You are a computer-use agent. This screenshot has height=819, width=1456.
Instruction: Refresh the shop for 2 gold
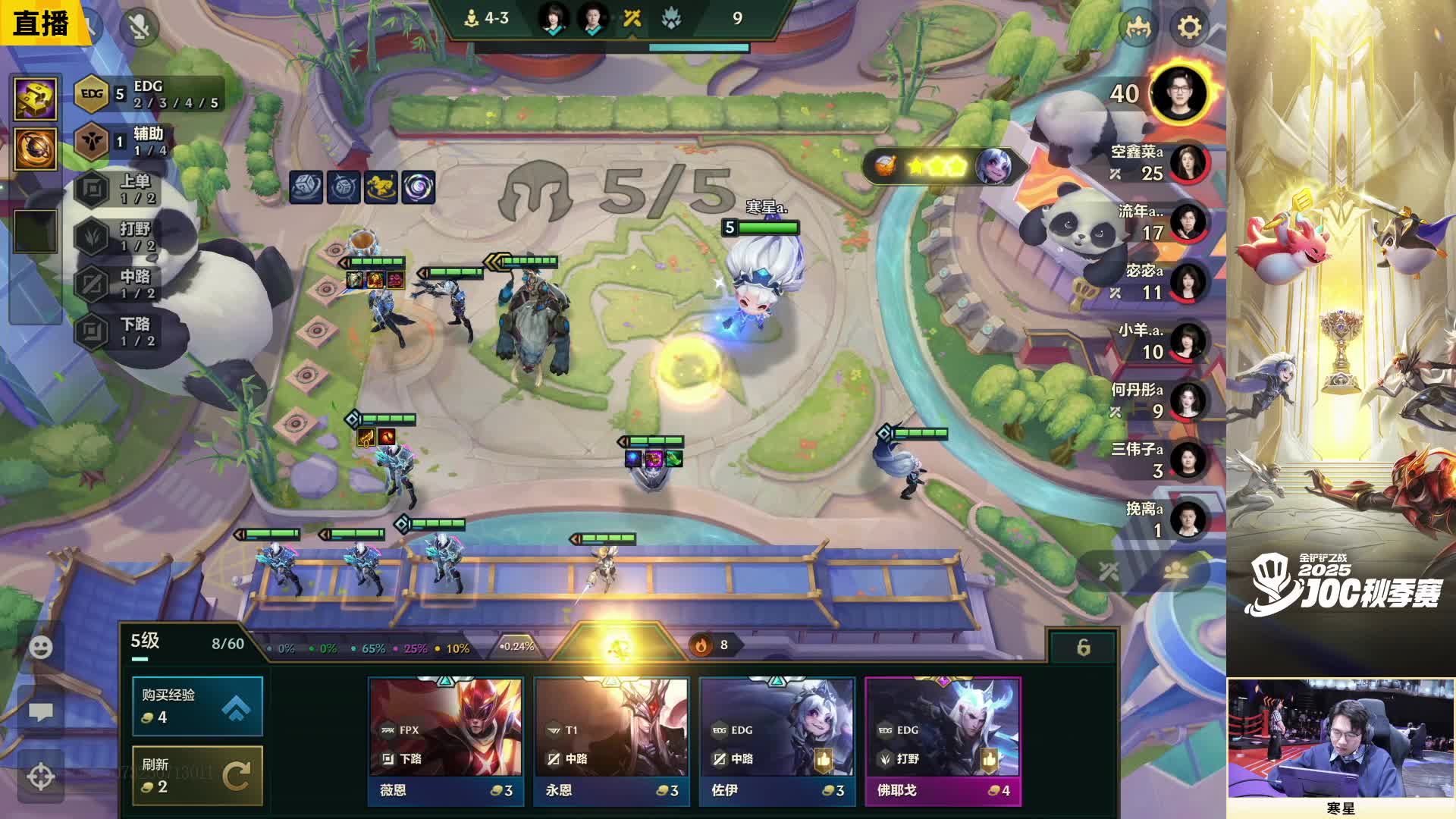point(197,775)
